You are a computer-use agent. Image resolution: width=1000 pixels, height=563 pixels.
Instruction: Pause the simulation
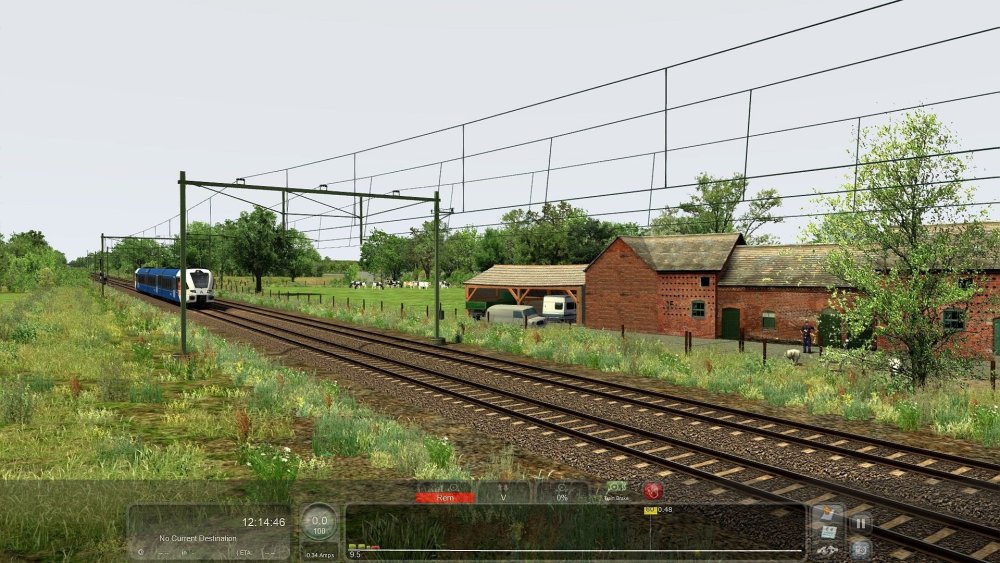[860, 522]
